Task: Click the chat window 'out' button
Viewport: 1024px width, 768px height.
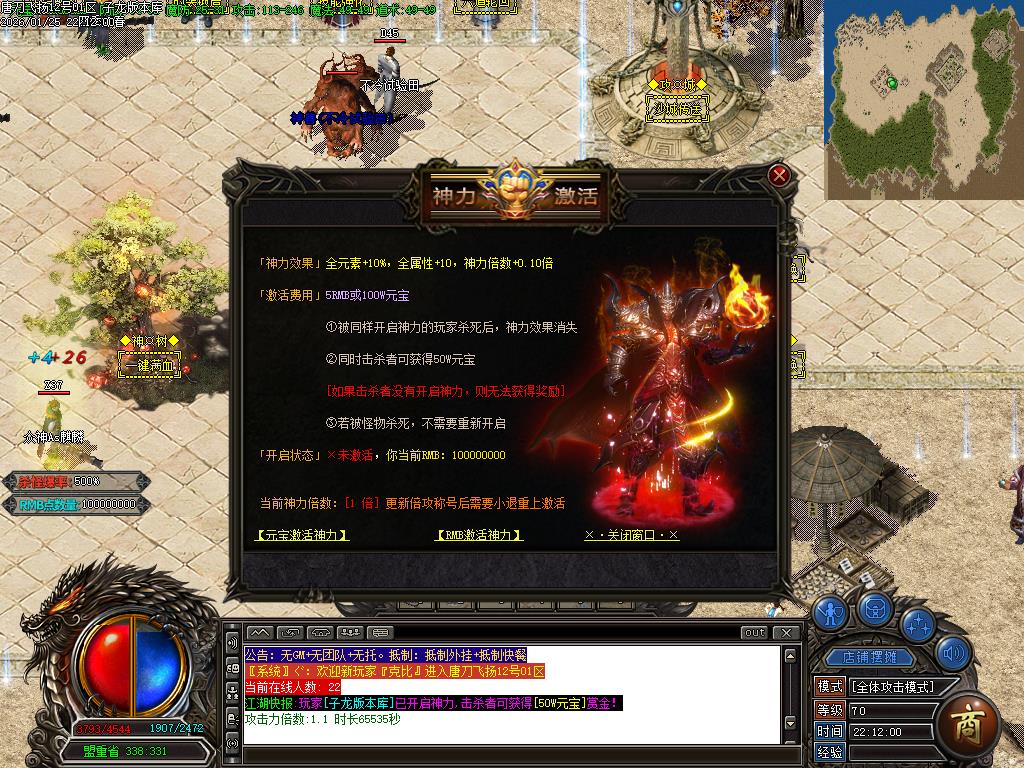Action: (755, 632)
